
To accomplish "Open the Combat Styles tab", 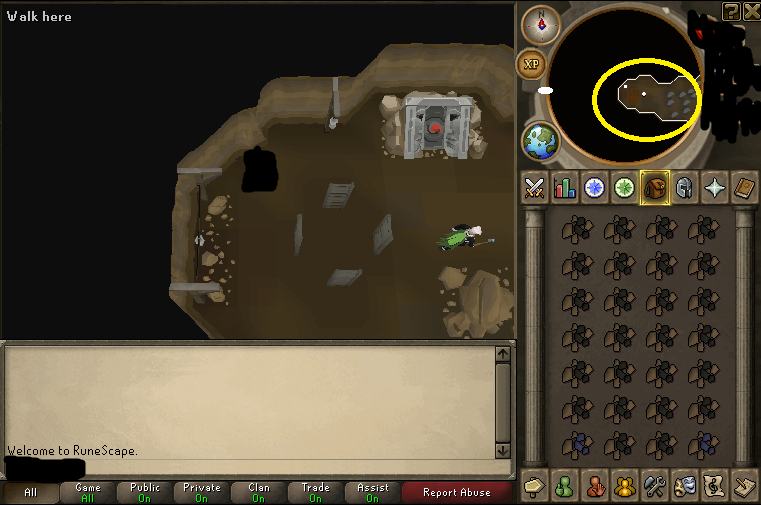I will click(x=535, y=188).
